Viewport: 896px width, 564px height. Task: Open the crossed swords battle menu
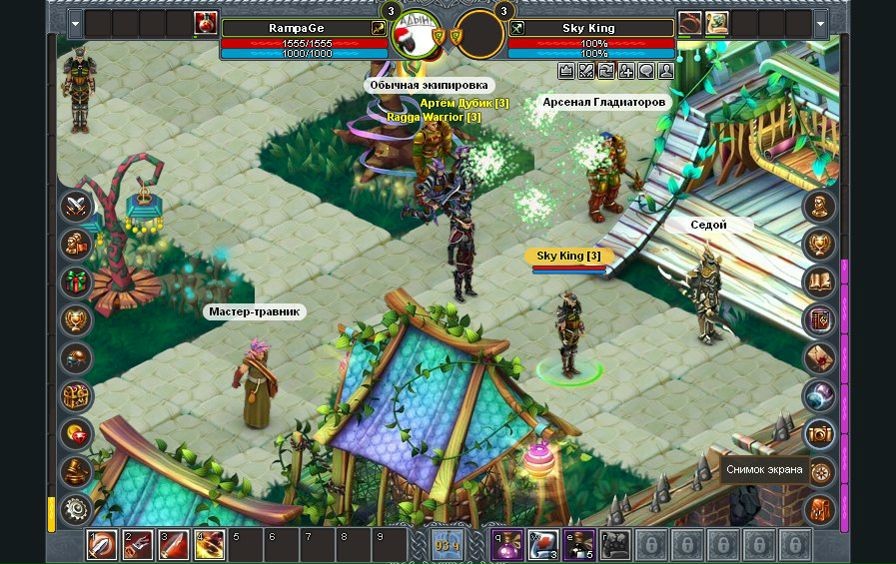click(76, 207)
